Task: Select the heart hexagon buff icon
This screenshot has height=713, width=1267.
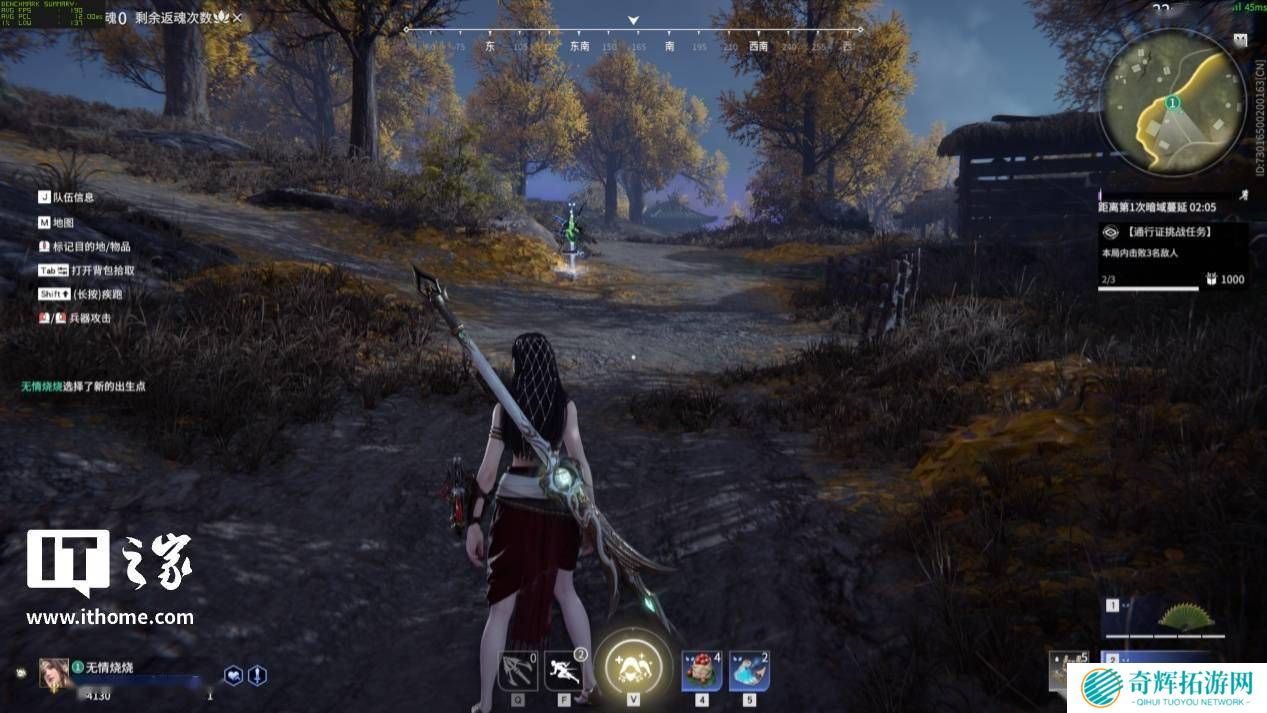Action: pyautogui.click(x=233, y=675)
